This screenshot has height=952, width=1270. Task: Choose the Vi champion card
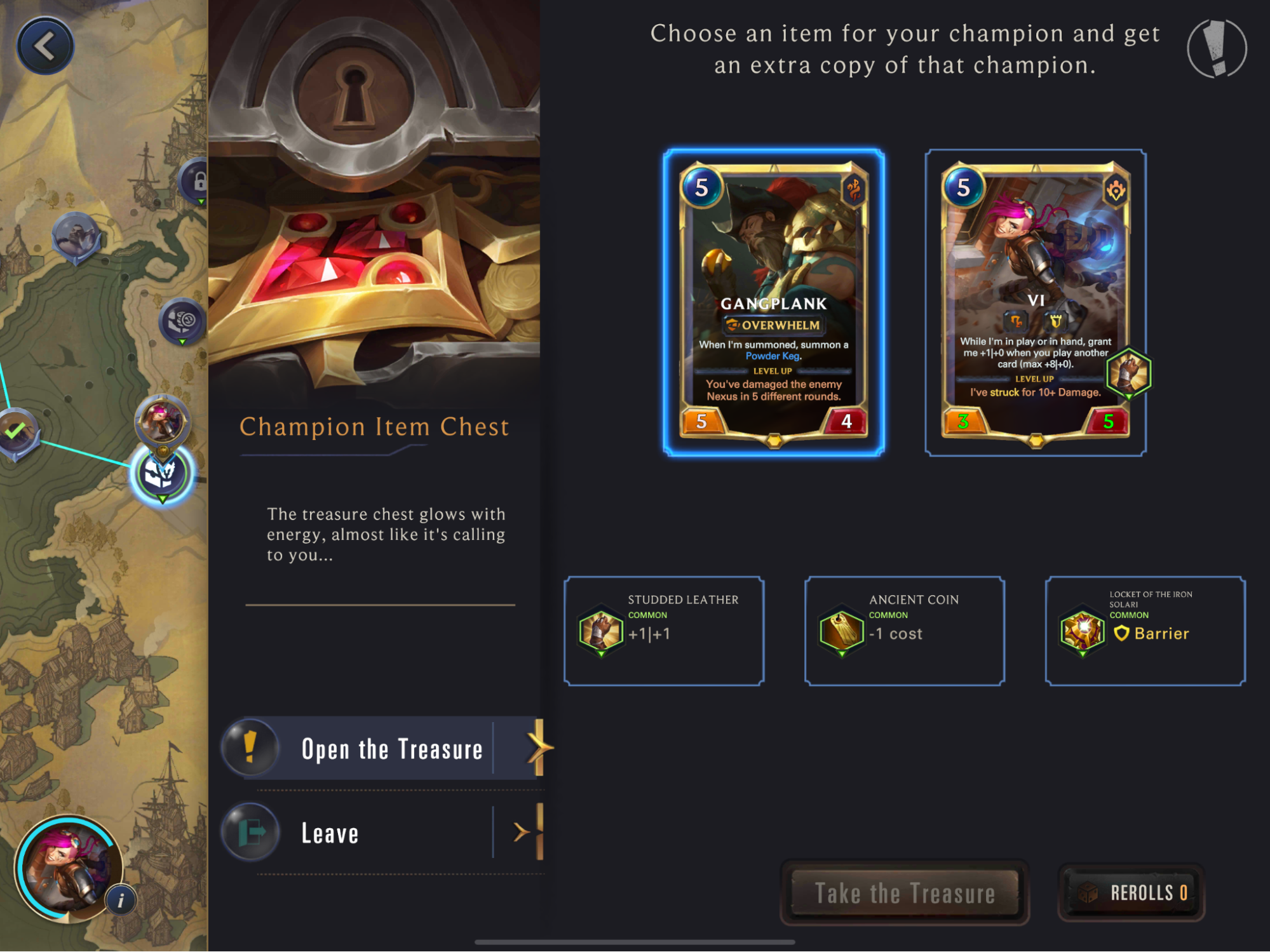[1035, 302]
